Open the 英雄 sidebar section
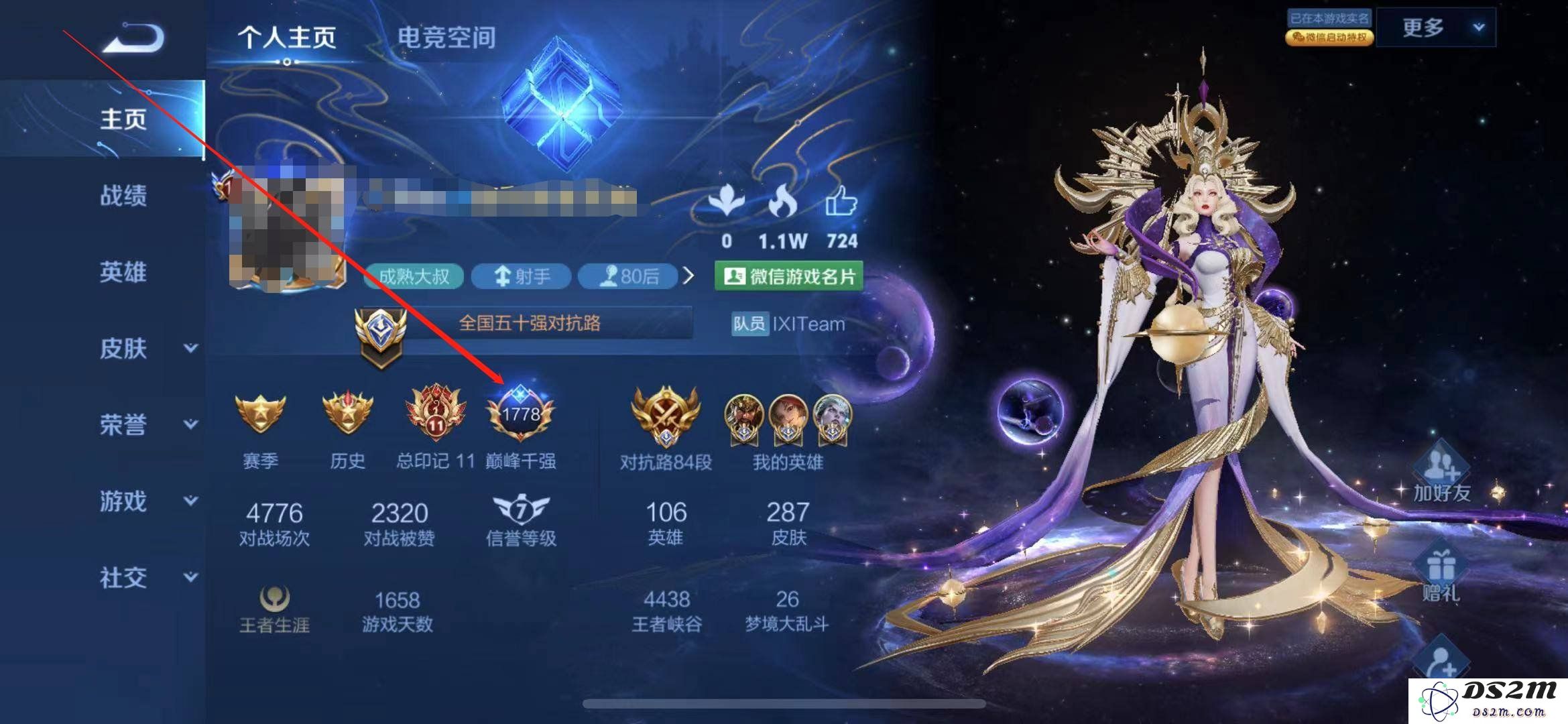Screen dimensions: 1568x724 pos(123,272)
